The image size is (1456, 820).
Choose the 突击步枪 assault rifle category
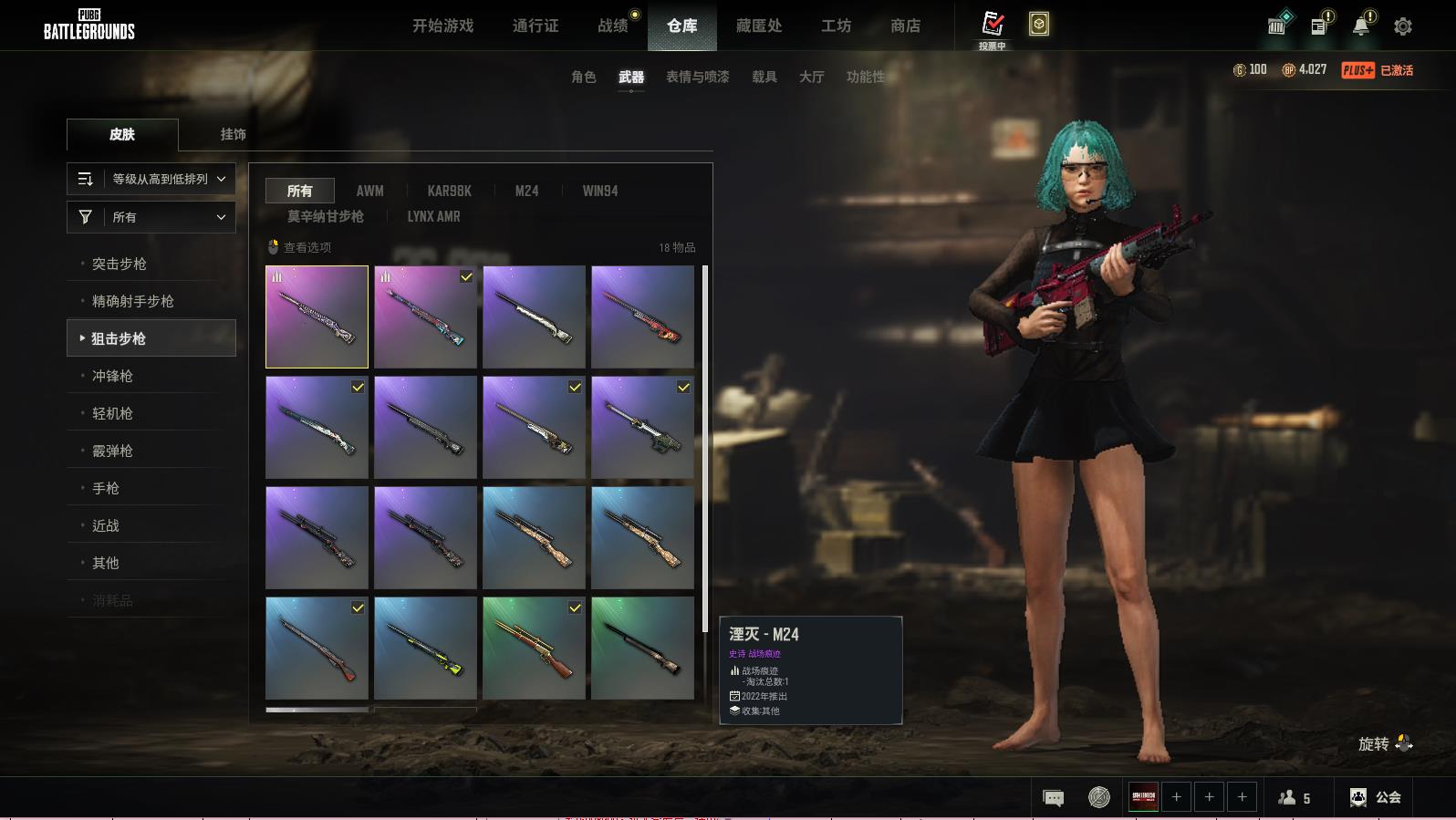(120, 264)
